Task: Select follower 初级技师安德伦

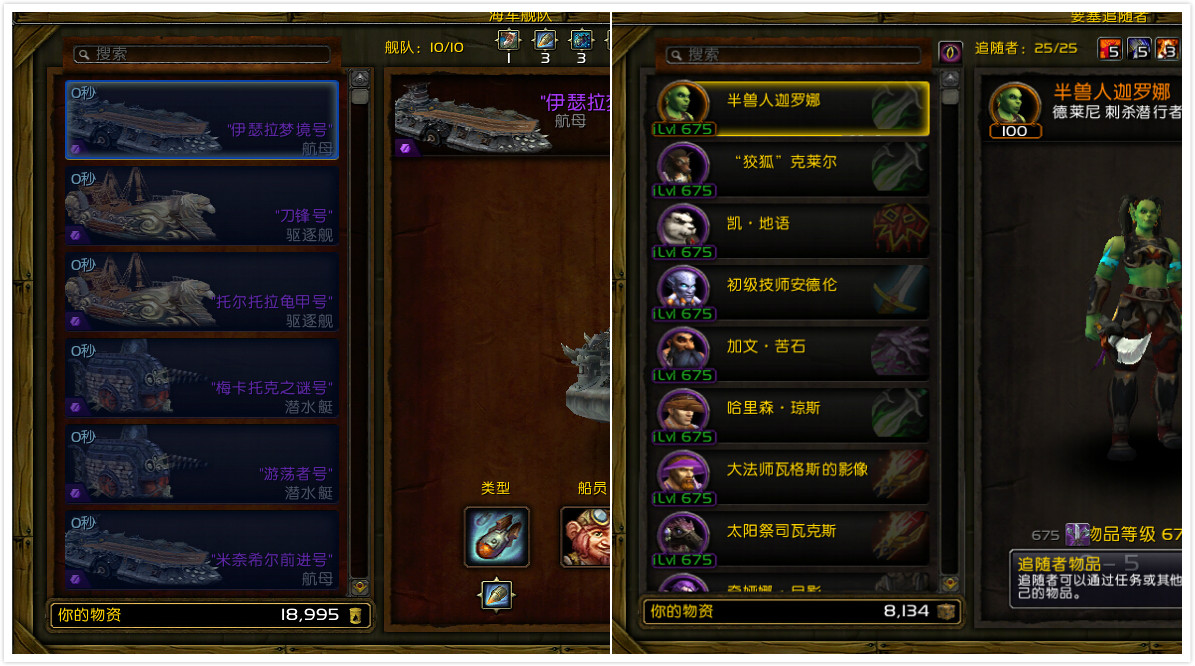Action: click(792, 293)
